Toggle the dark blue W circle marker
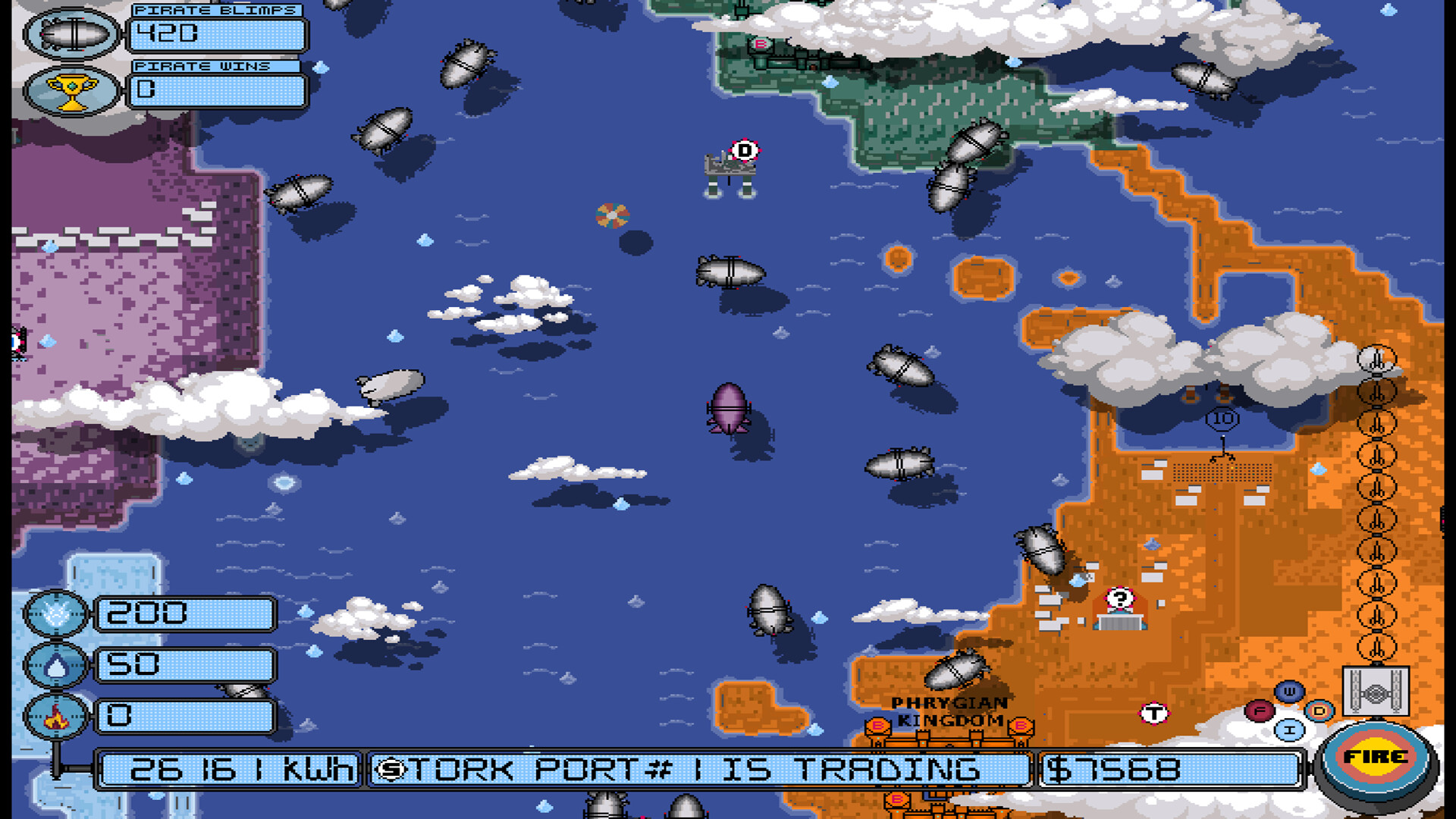This screenshot has height=819, width=1456. tap(1288, 691)
